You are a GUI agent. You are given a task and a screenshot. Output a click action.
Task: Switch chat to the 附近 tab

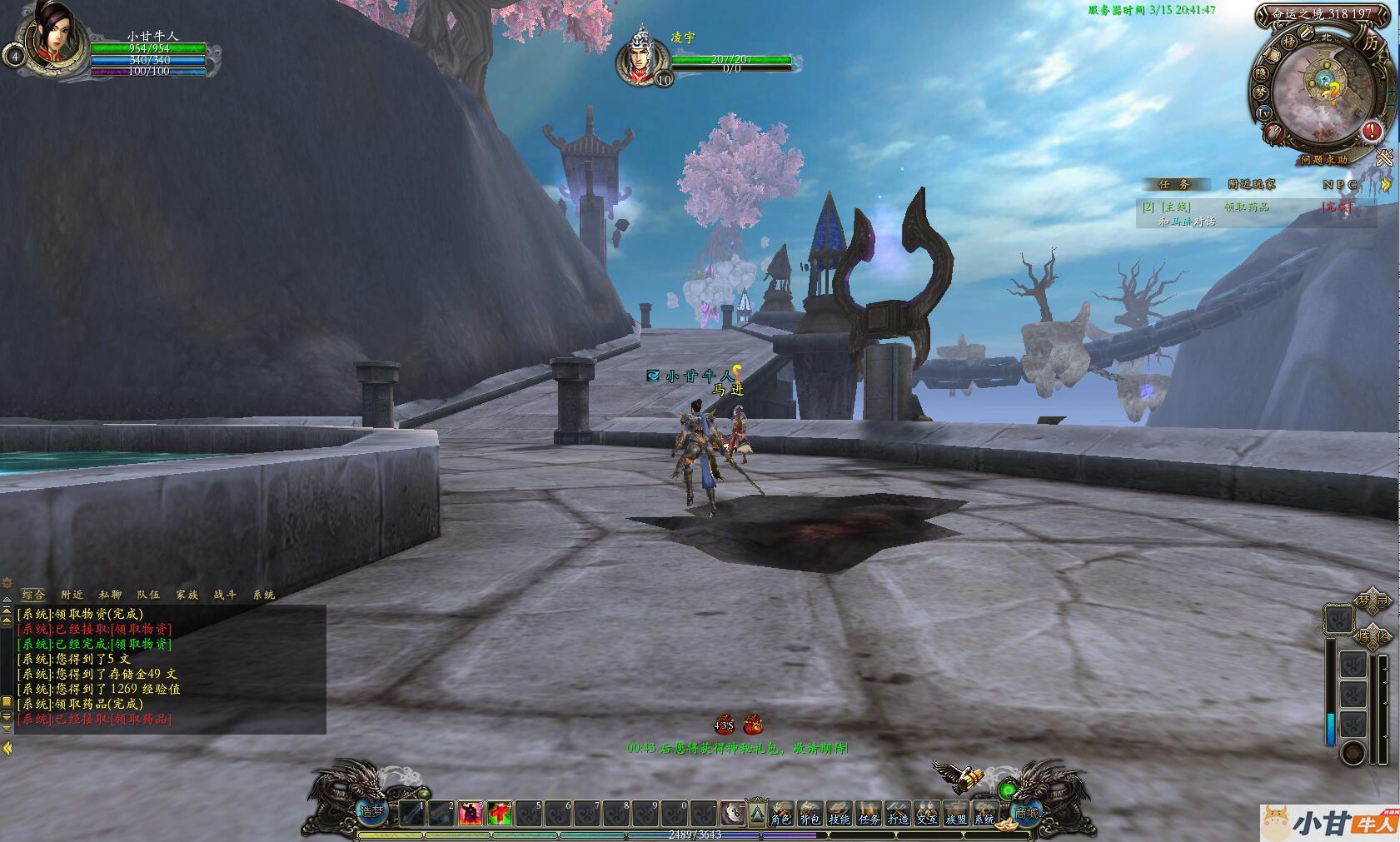72,595
